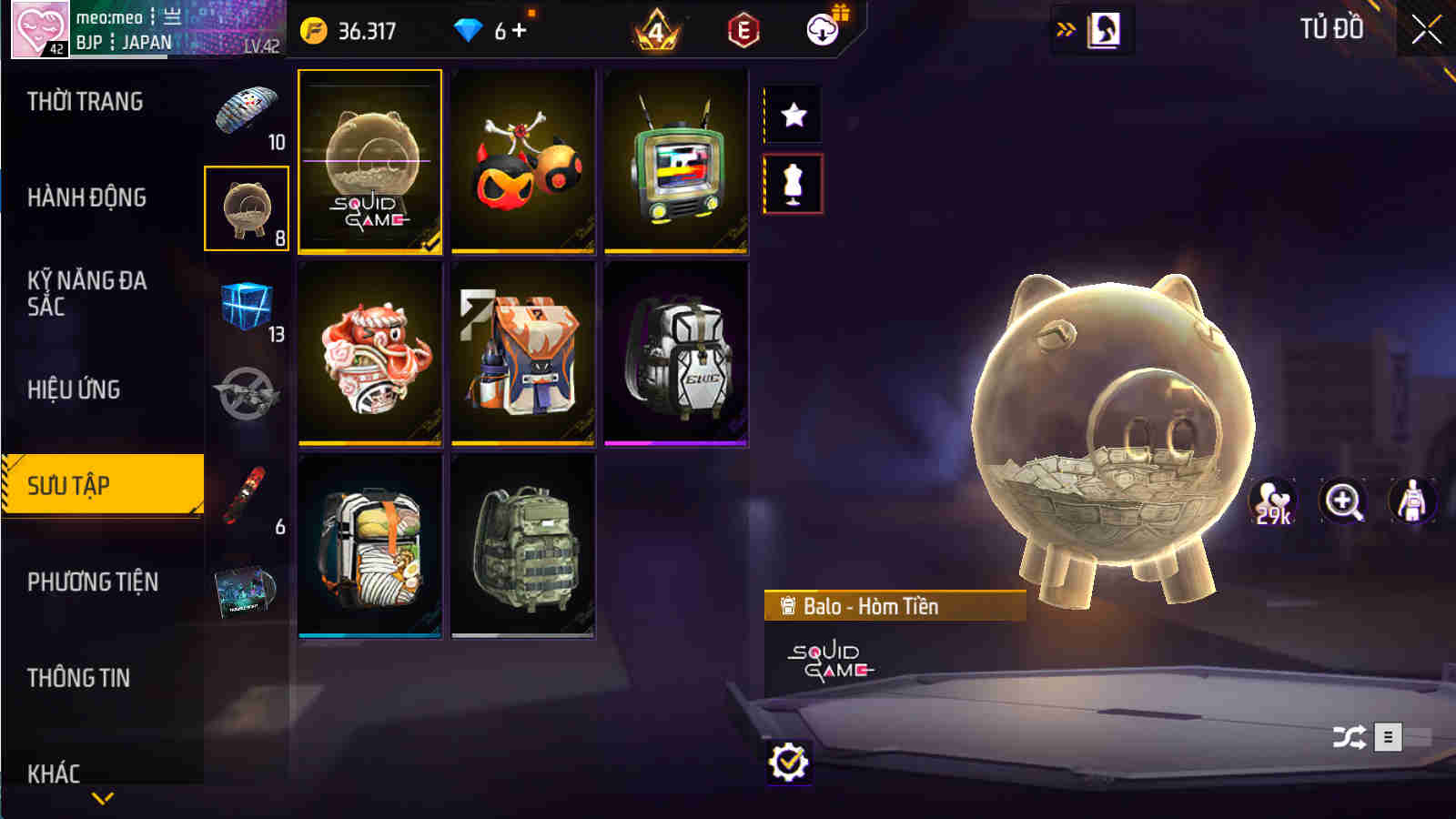The image size is (1456, 819).
Task: Select the pig backpack category icon
Action: point(246,207)
